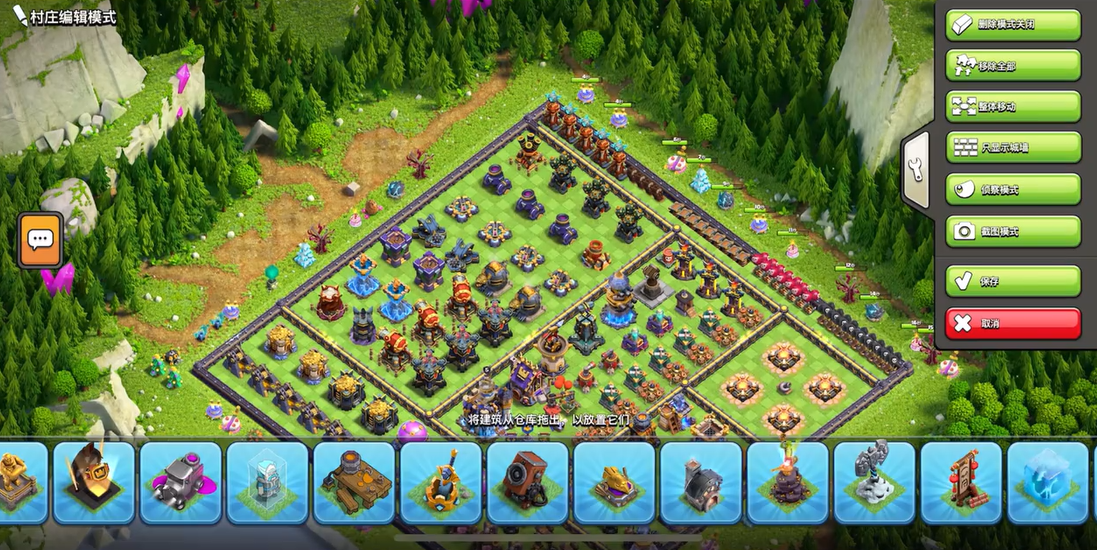Screen dimensions: 1097x550
Task: Select the dark elixir drill with purple spill
Action: click(x=180, y=483)
